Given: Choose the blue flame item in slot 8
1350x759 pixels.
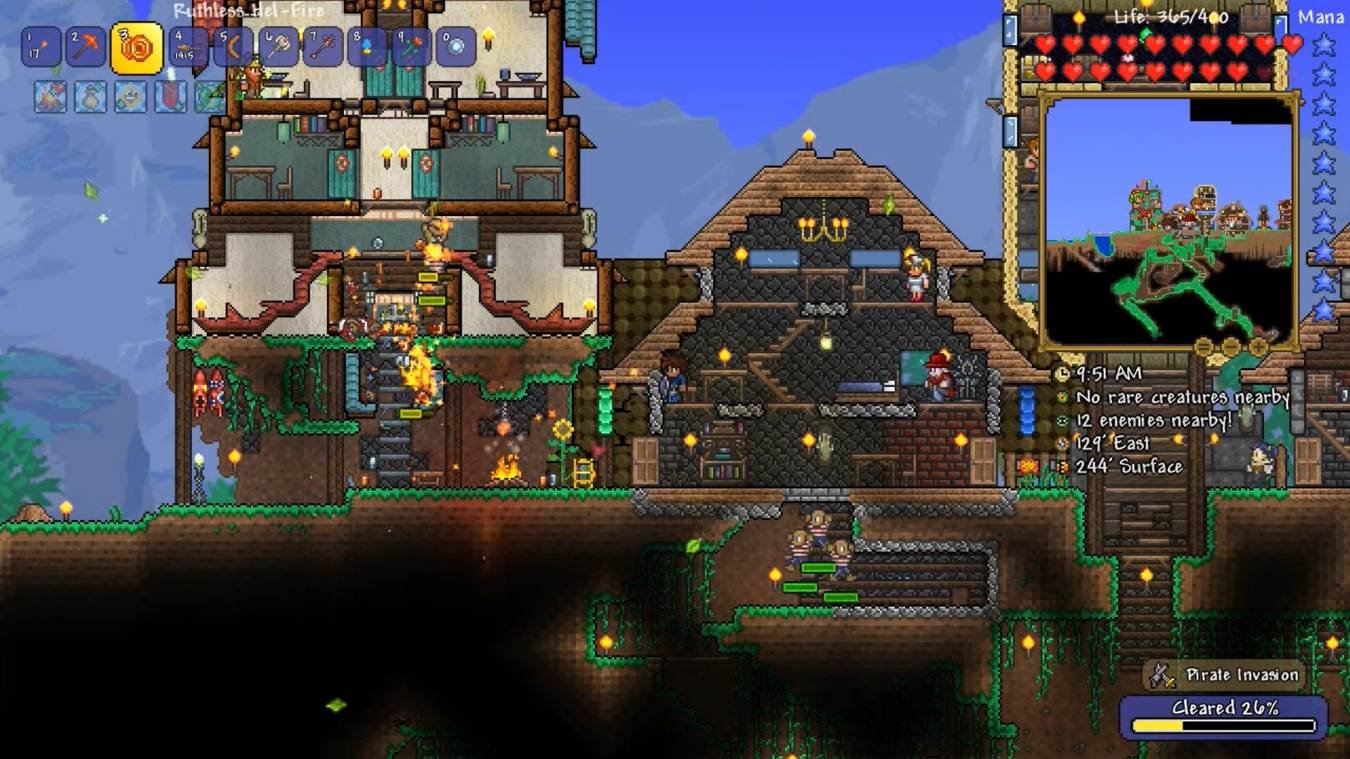Looking at the screenshot, I should pos(367,47).
